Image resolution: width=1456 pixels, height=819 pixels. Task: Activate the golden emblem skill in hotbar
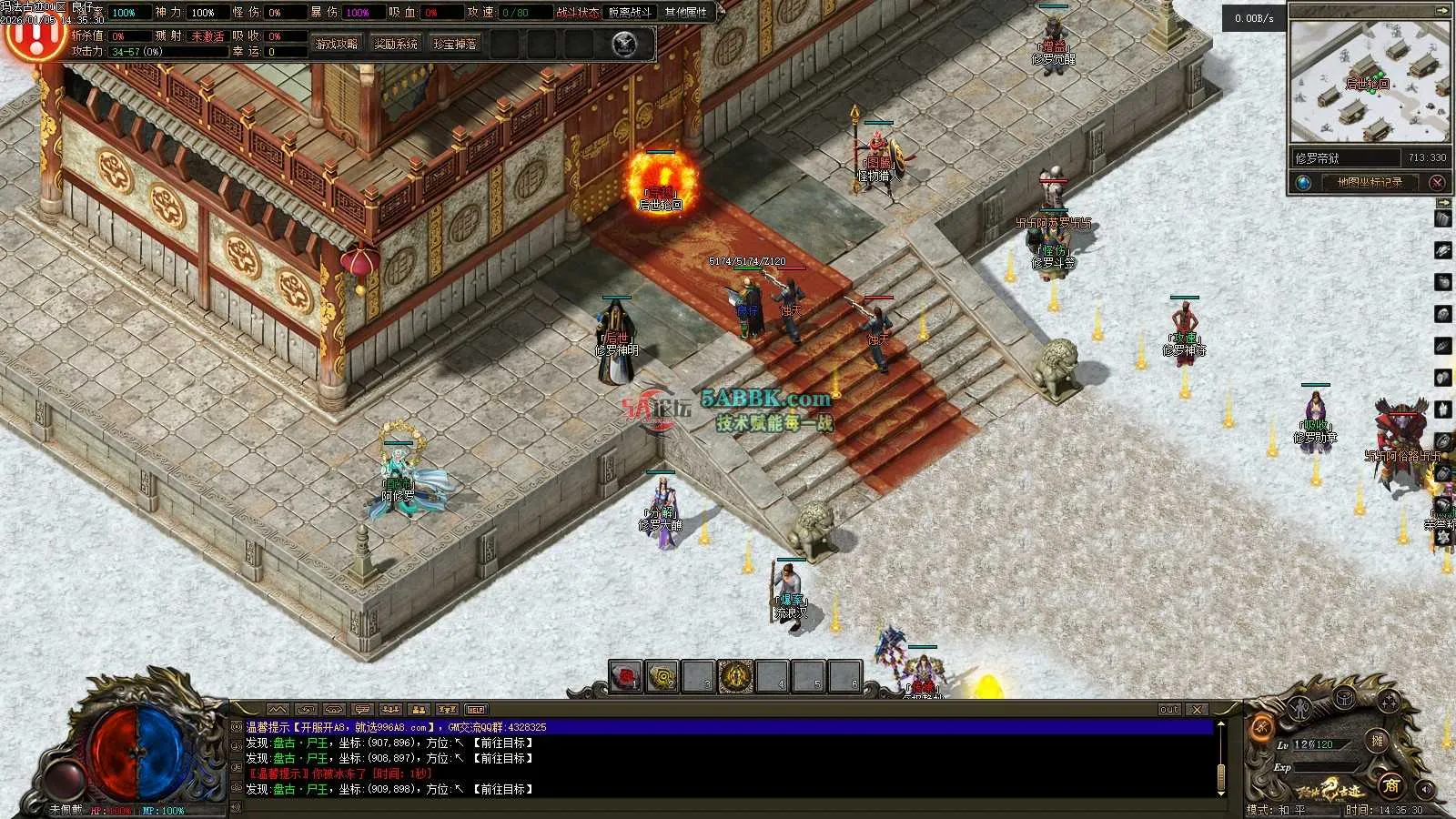pyautogui.click(x=735, y=677)
